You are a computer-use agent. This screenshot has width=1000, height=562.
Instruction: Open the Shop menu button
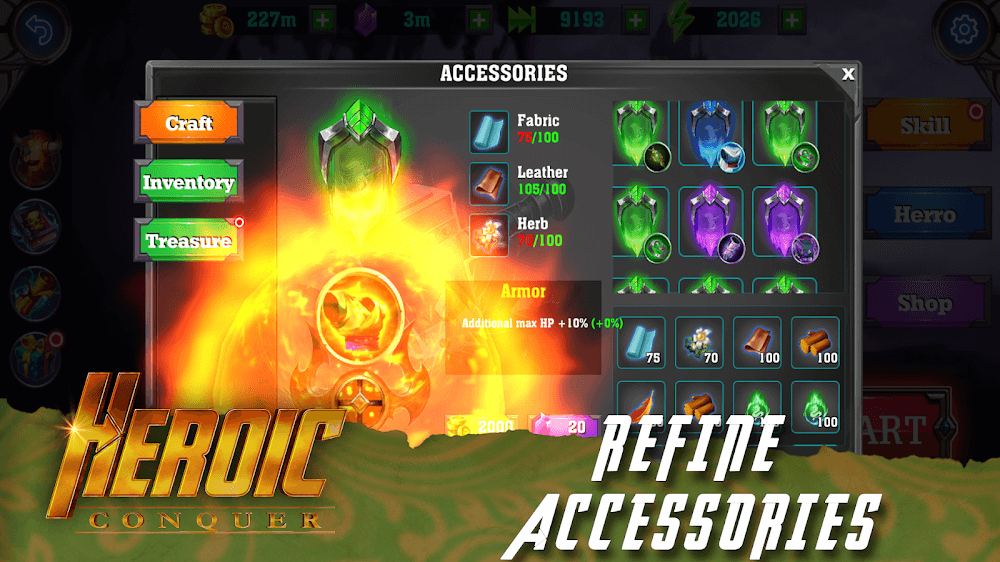coord(924,302)
